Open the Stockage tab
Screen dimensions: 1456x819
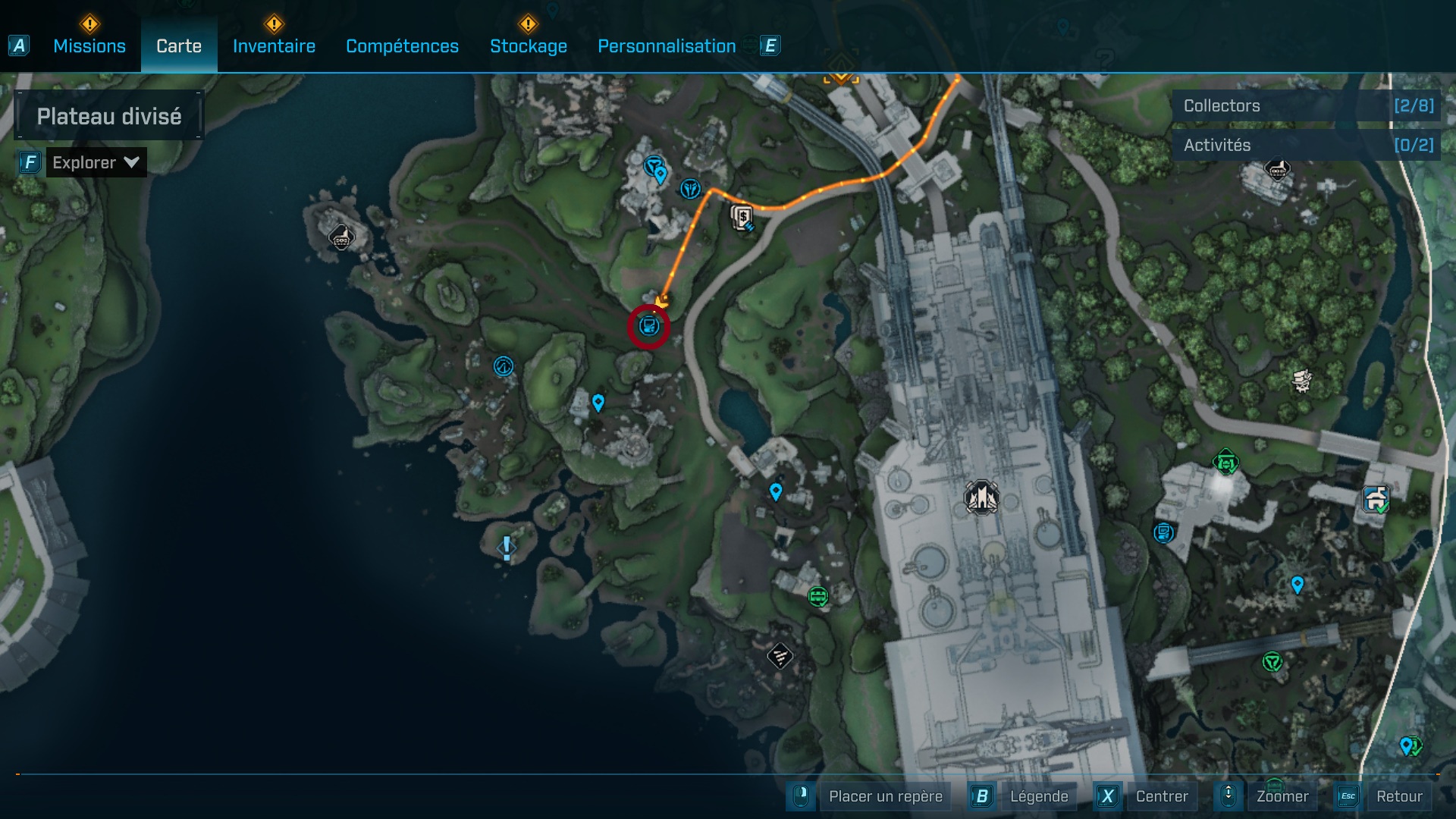[528, 46]
